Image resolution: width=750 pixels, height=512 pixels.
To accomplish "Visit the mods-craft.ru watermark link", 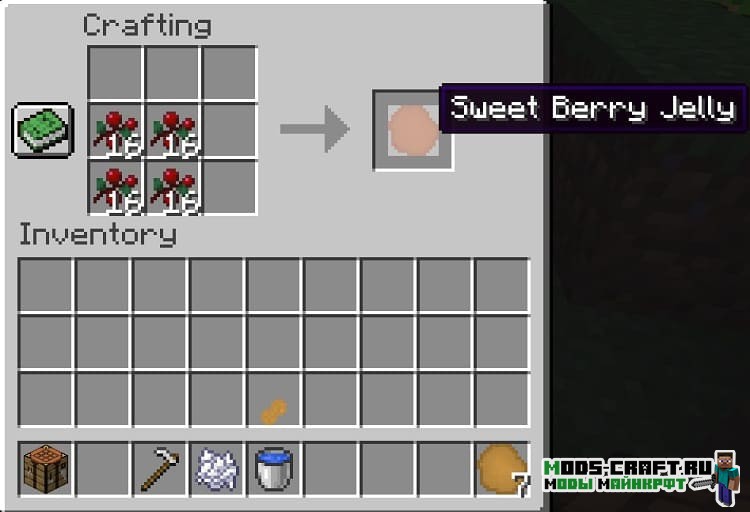I will 628,475.
